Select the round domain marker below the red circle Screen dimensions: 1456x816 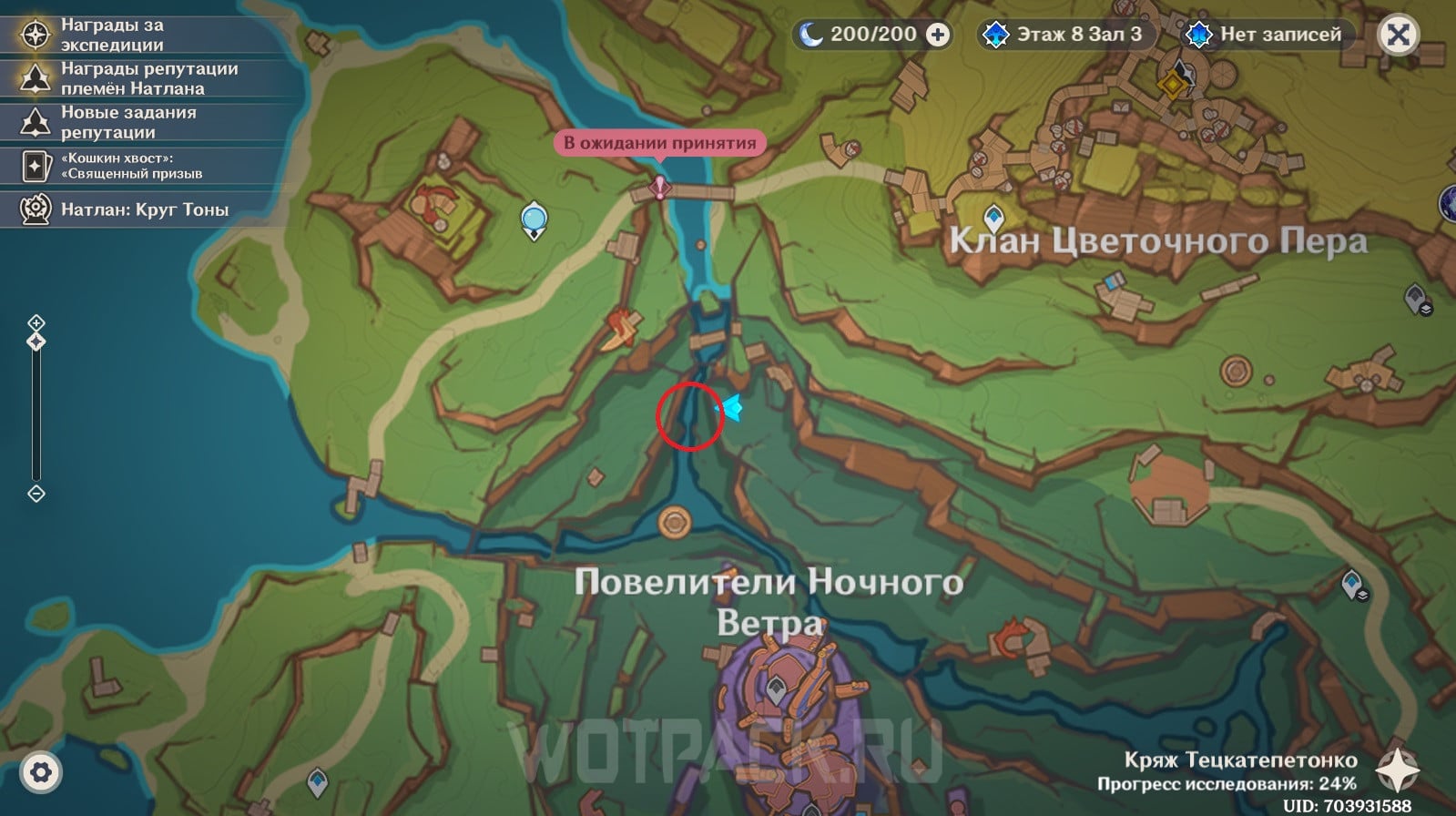[x=675, y=522]
